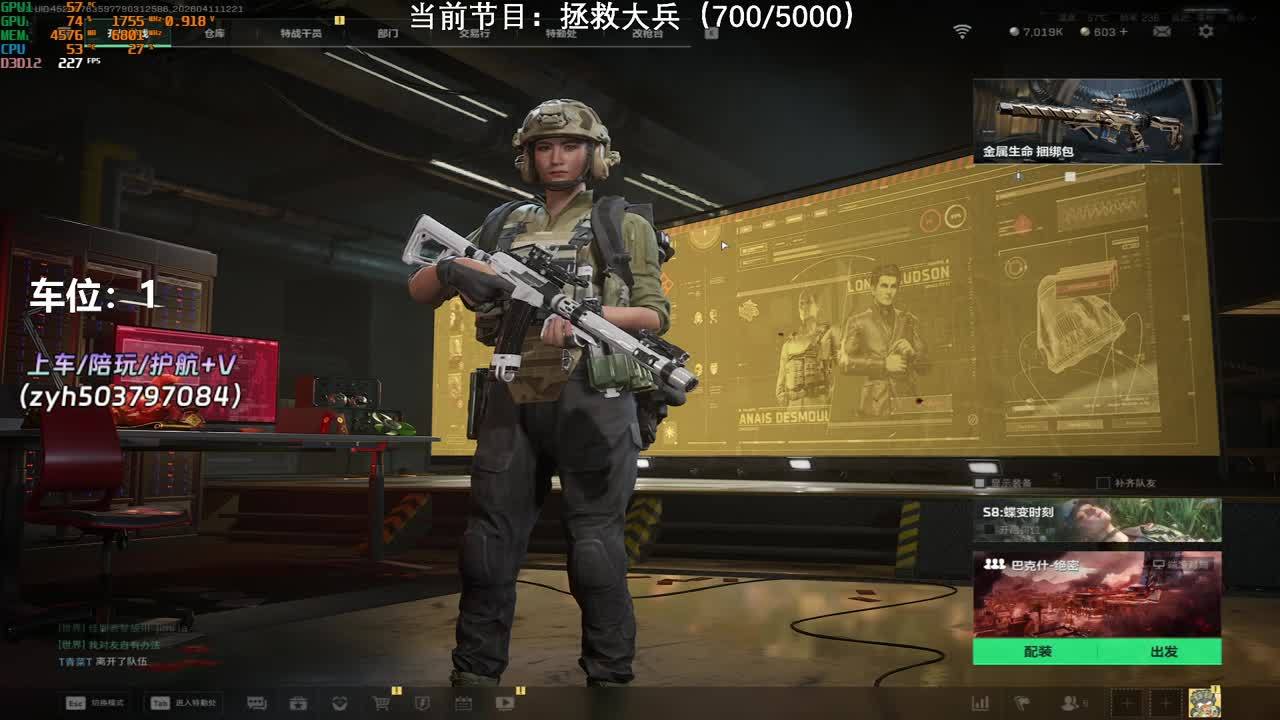
Task: View the 金属生命 捆绑包 bundle offer
Action: click(1096, 121)
